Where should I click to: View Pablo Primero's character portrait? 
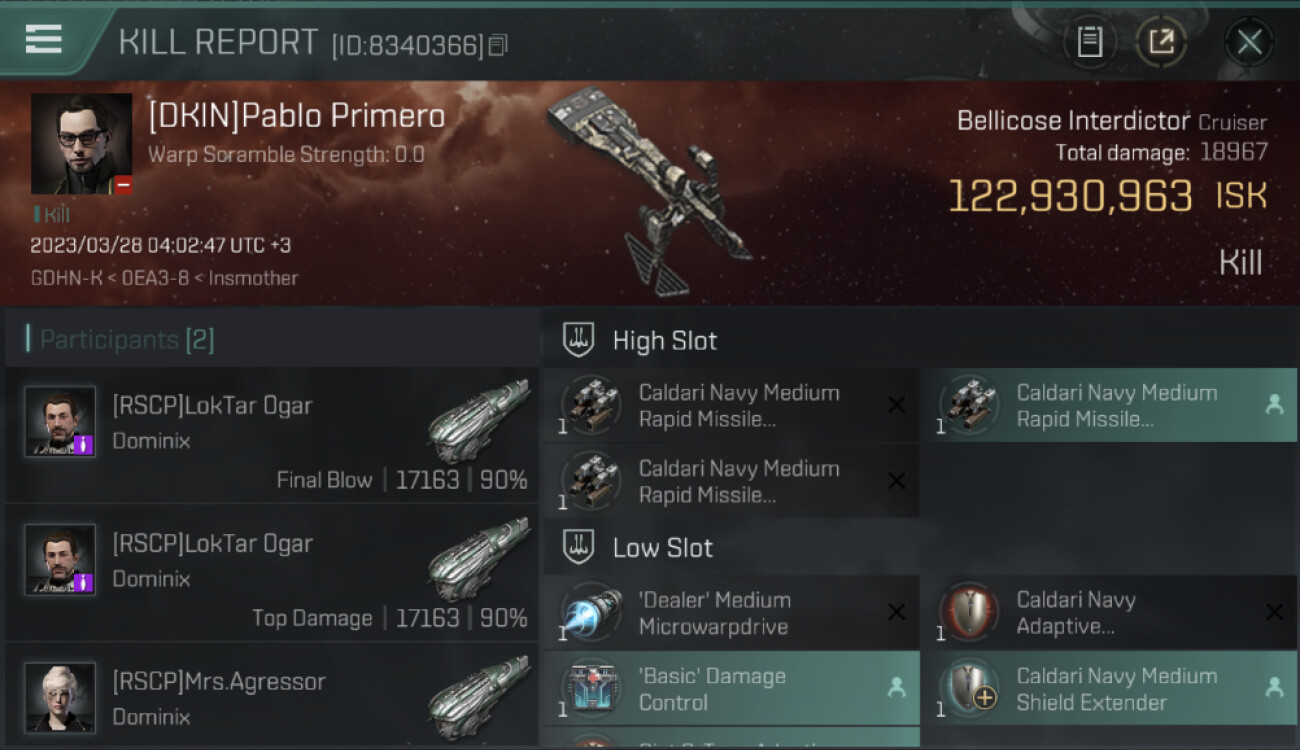81,144
